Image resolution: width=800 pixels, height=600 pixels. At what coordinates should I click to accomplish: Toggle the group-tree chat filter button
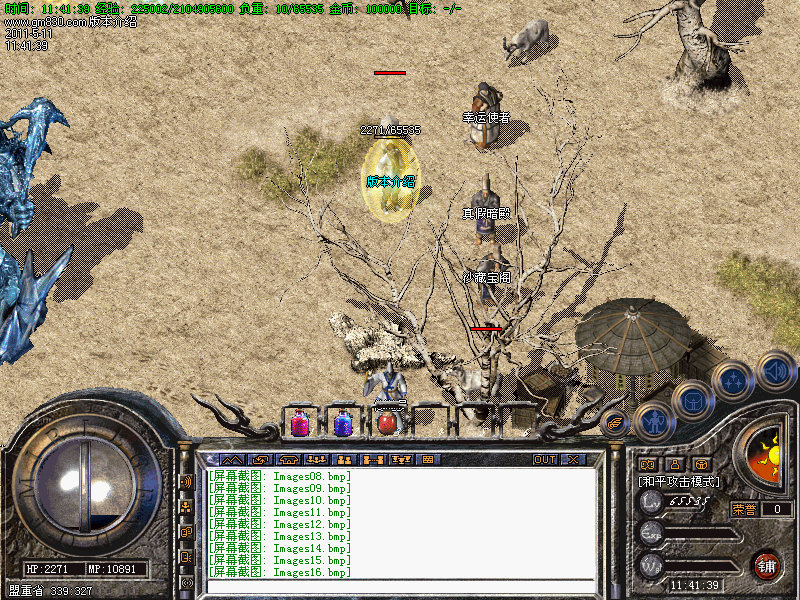pyautogui.click(x=186, y=506)
